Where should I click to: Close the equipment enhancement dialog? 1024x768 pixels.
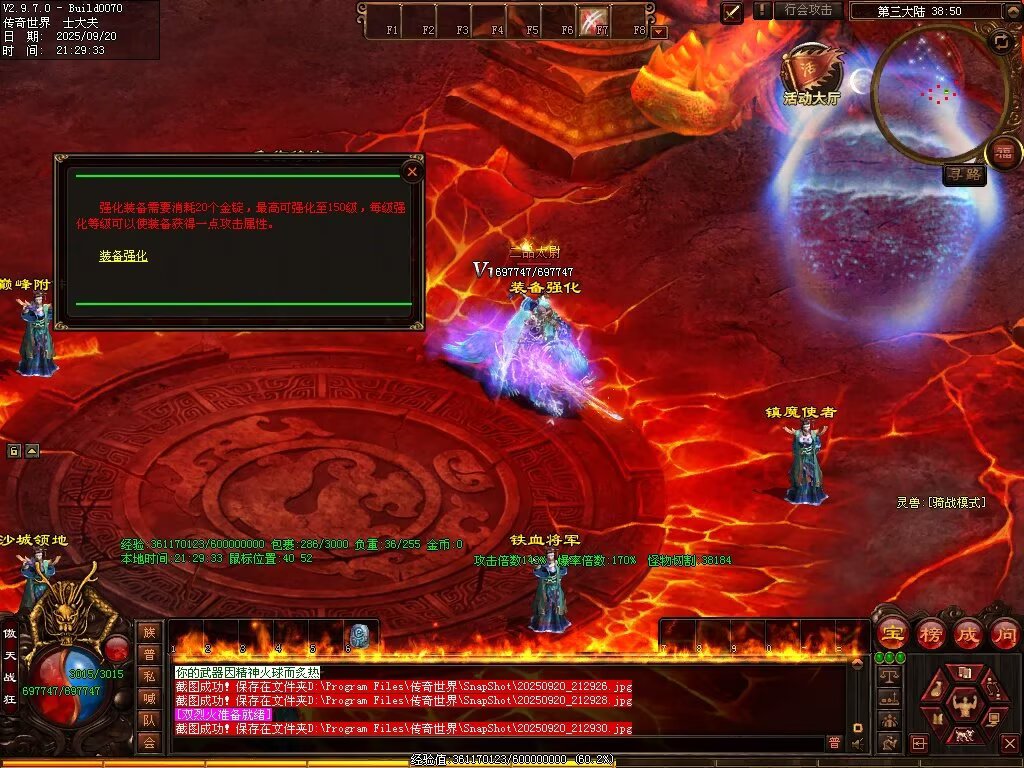[x=411, y=172]
